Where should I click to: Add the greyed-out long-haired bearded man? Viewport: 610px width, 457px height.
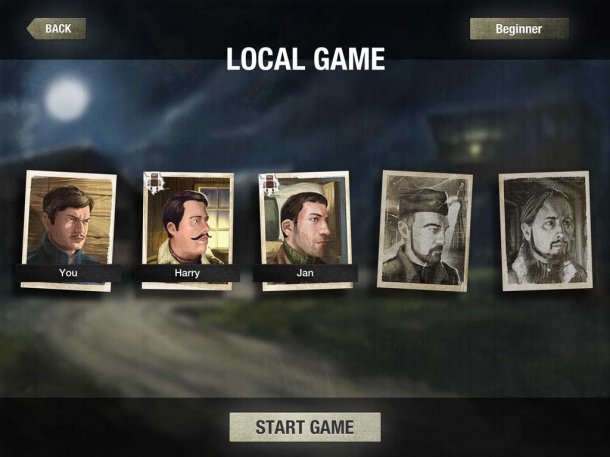[545, 230]
